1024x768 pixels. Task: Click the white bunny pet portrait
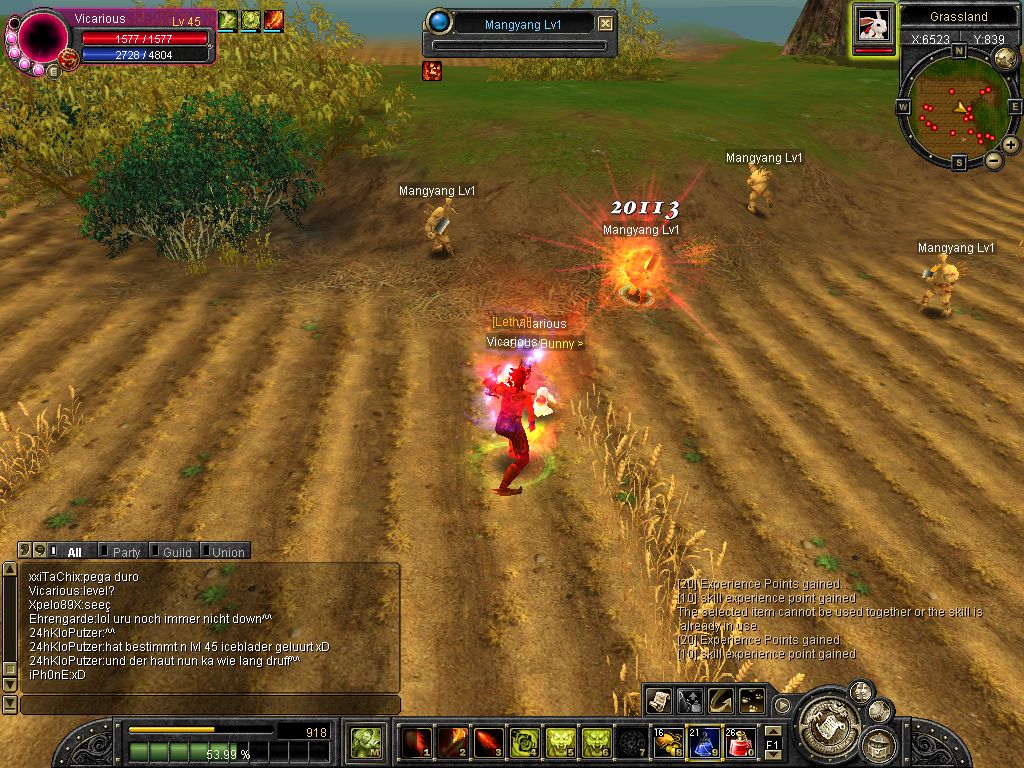[873, 25]
